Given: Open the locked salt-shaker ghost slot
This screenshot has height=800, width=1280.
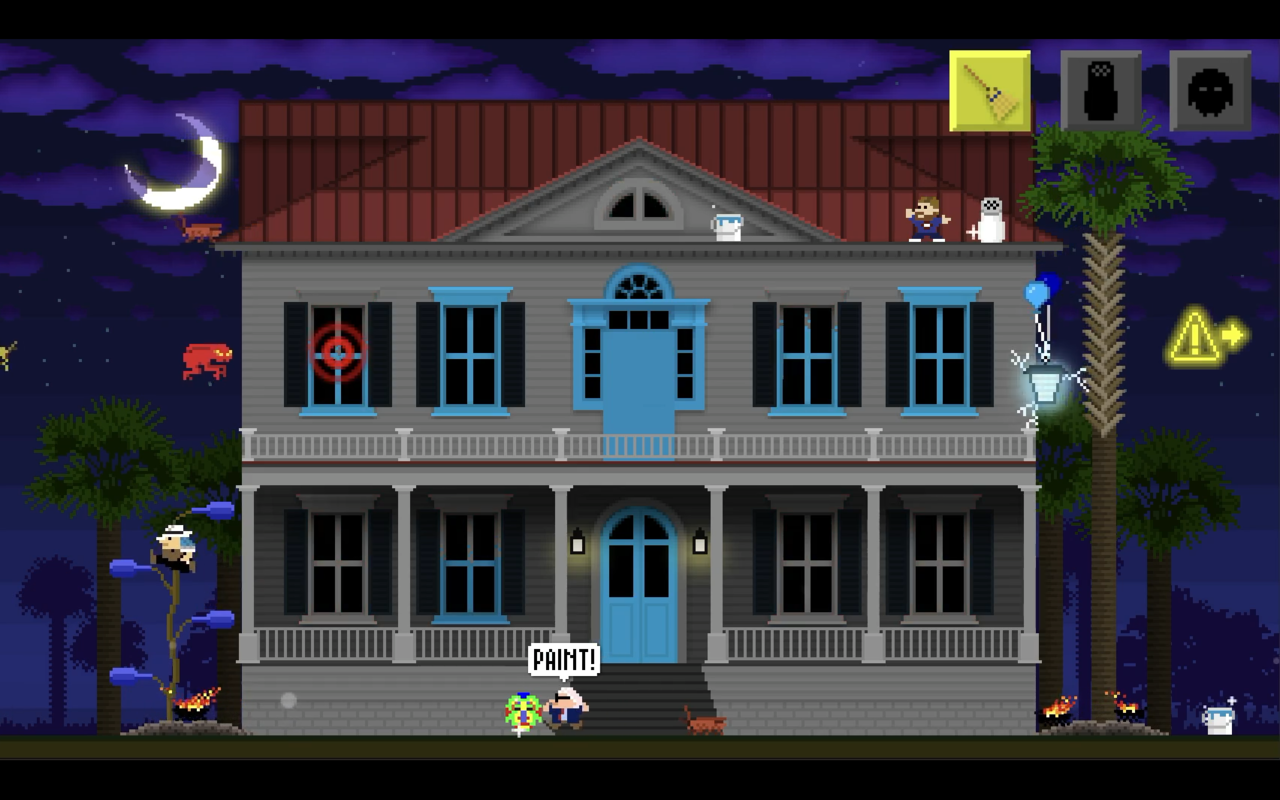Looking at the screenshot, I should [x=1100, y=91].
